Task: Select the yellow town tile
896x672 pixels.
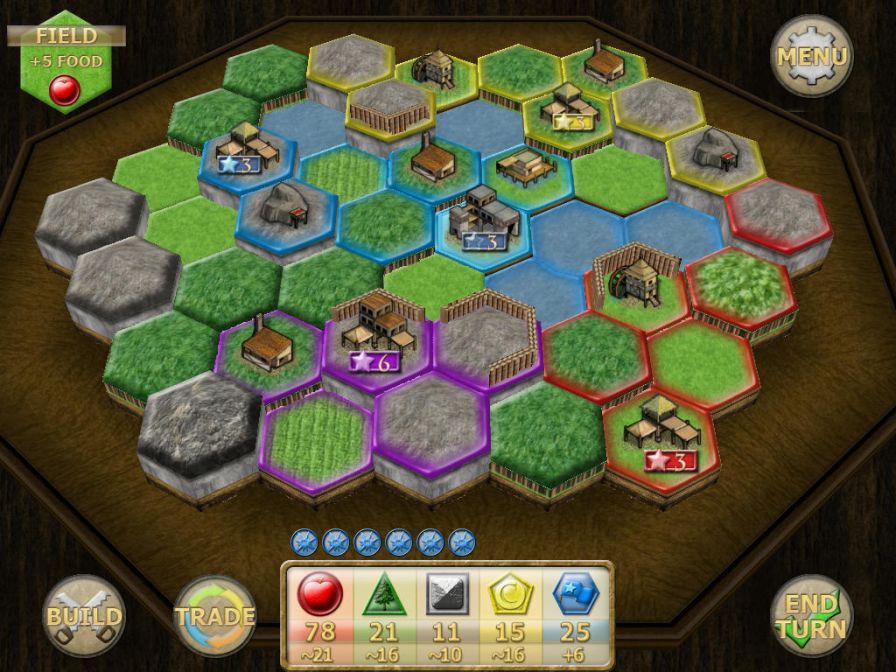Action: 566,112
